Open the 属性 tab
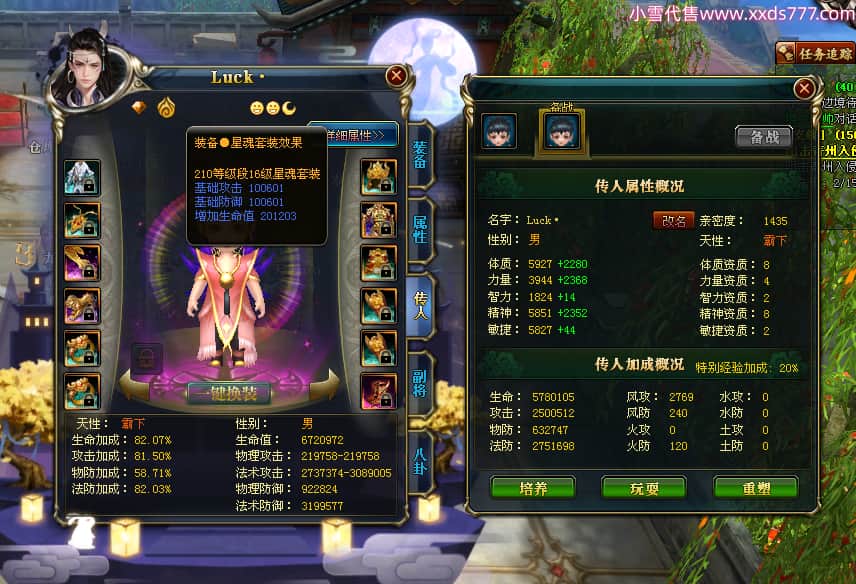This screenshot has width=856, height=584. (420, 225)
